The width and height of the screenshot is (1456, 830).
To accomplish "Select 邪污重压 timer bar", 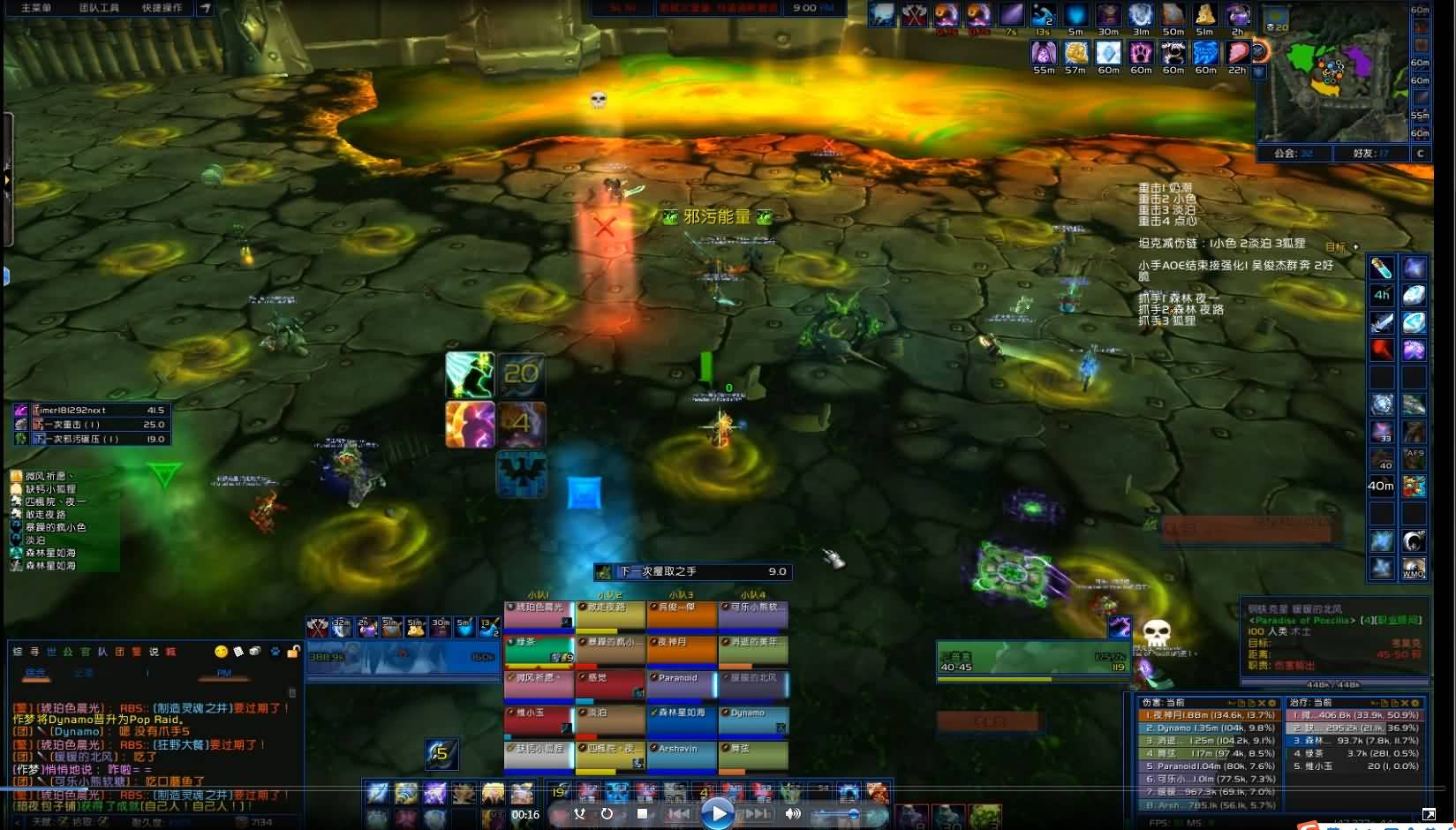I will tap(93, 439).
